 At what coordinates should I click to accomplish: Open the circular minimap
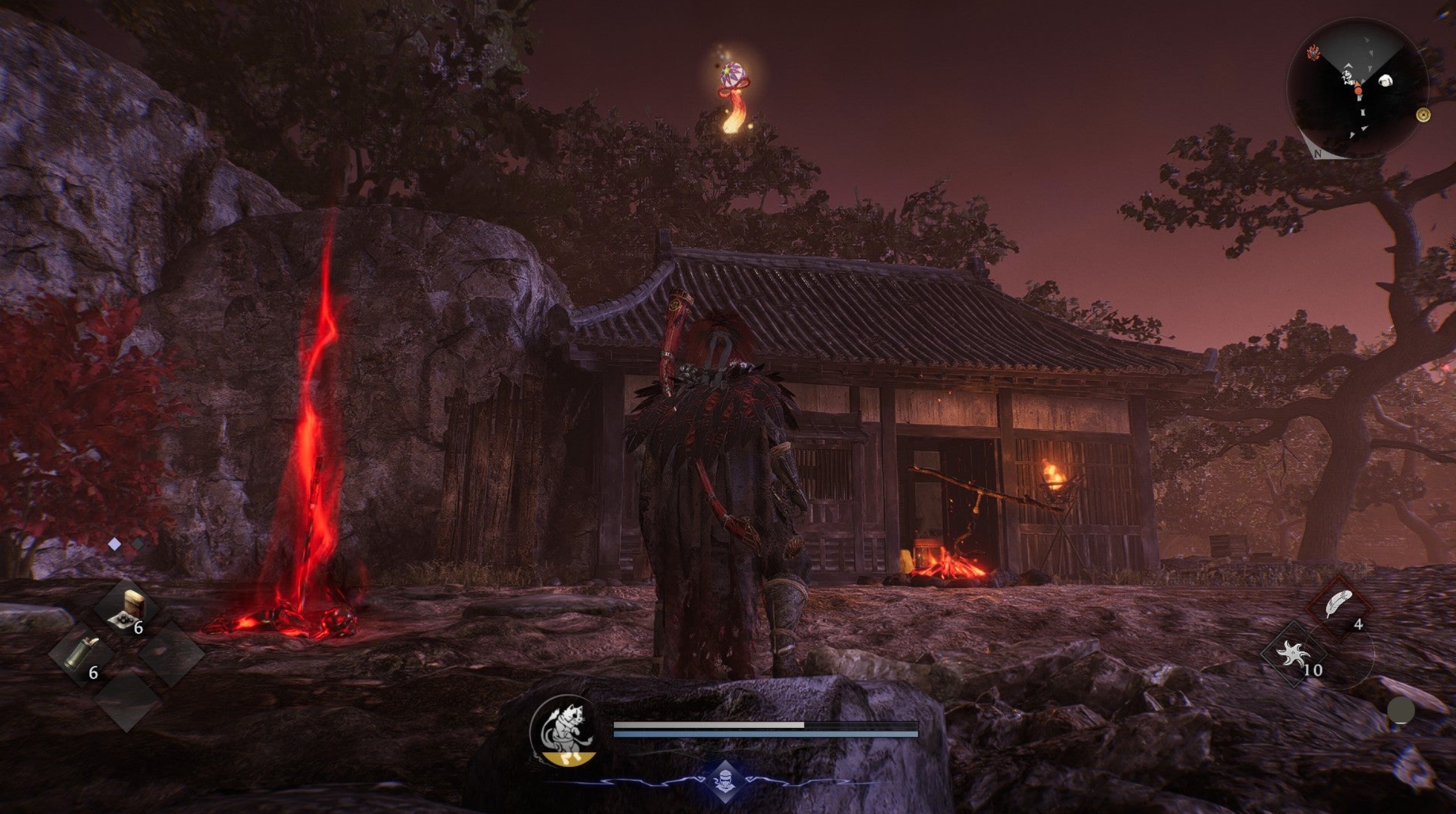(1357, 89)
